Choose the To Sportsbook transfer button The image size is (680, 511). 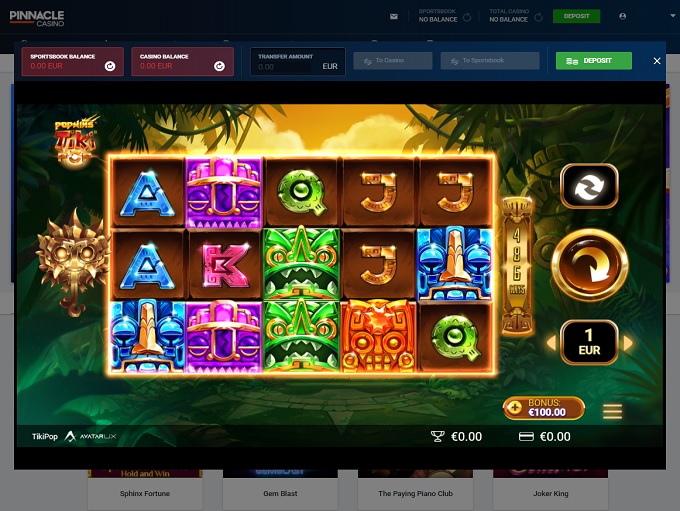[489, 61]
